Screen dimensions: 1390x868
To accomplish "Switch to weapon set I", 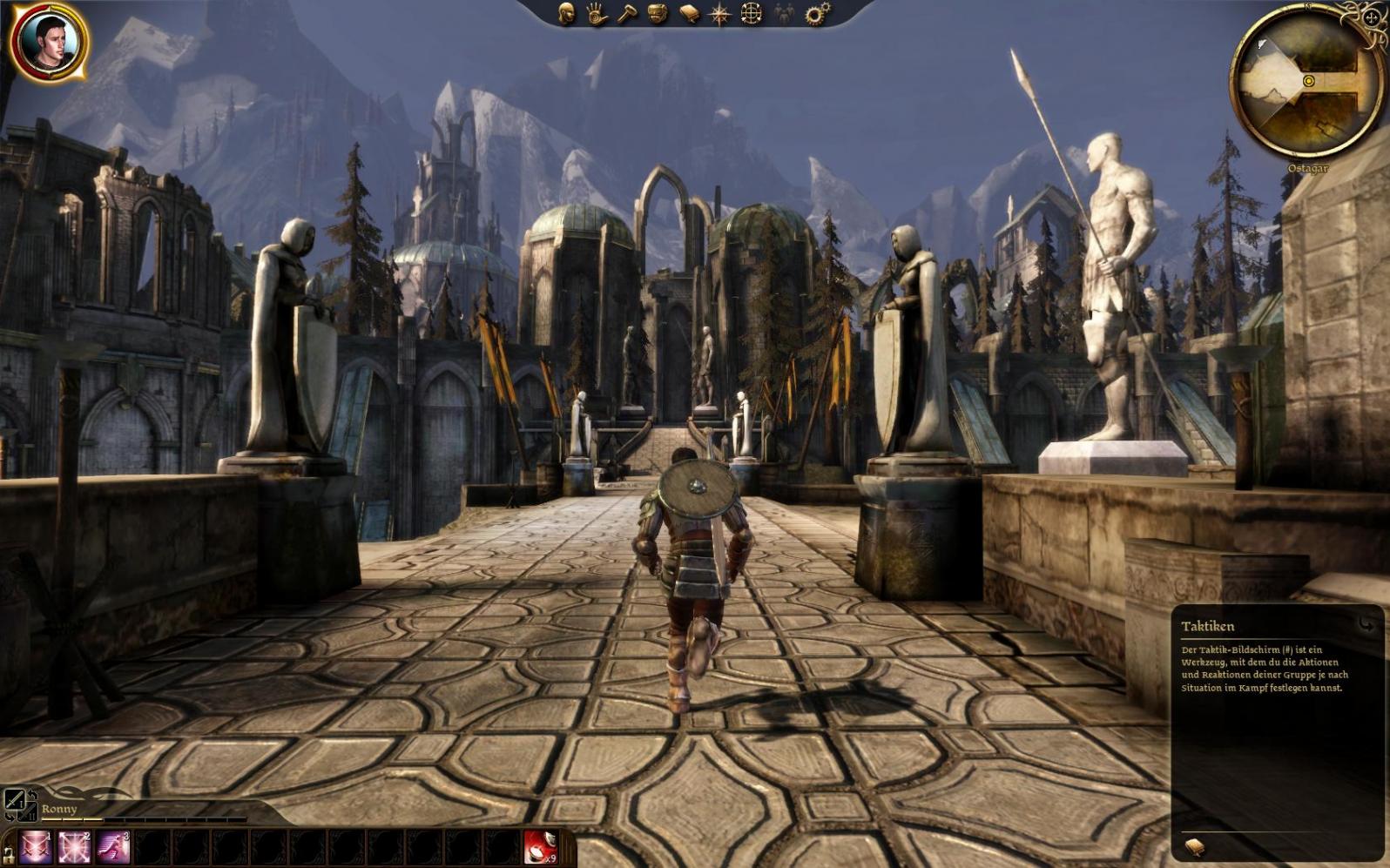I will coord(14,798).
